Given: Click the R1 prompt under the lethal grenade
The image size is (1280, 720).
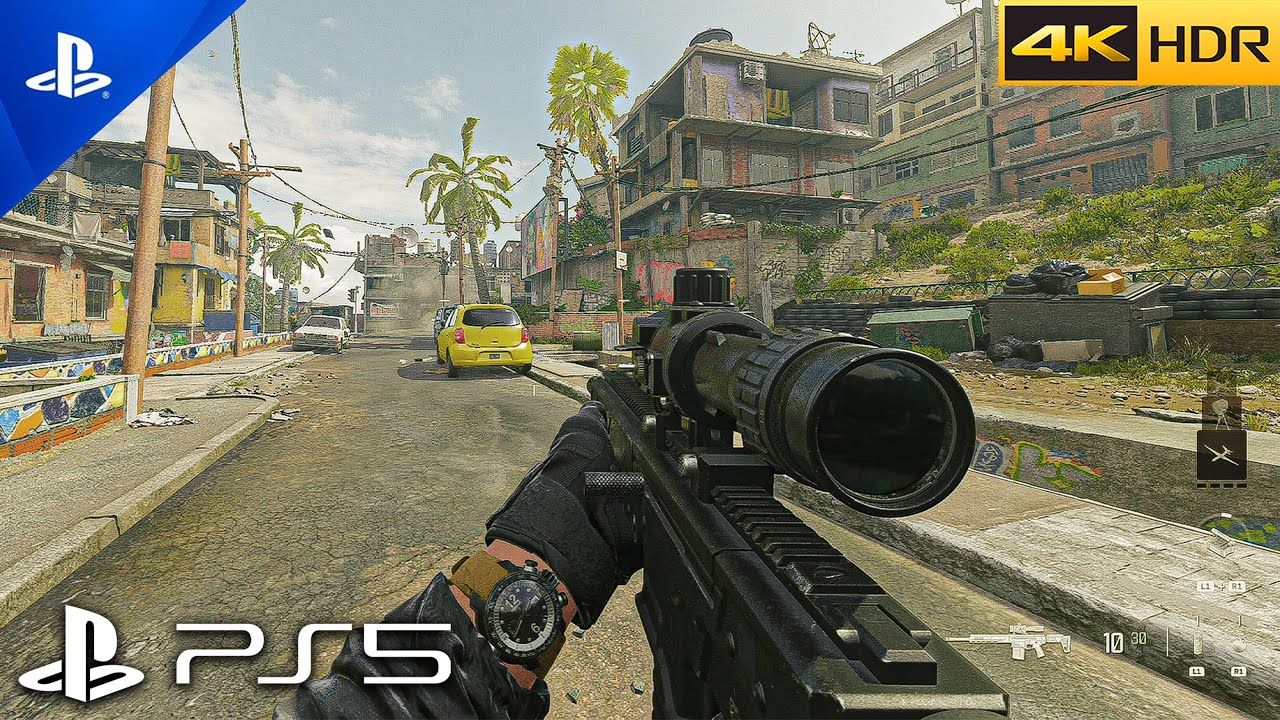Looking at the screenshot, I should [1239, 669].
